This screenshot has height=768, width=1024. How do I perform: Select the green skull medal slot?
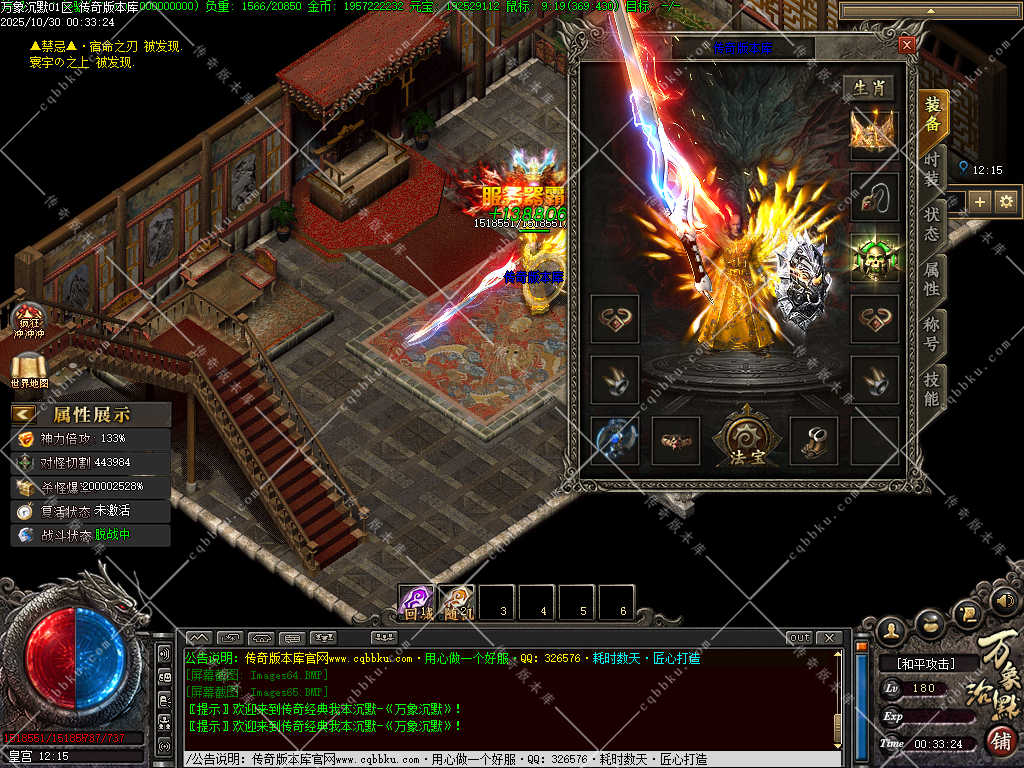pyautogui.click(x=873, y=257)
